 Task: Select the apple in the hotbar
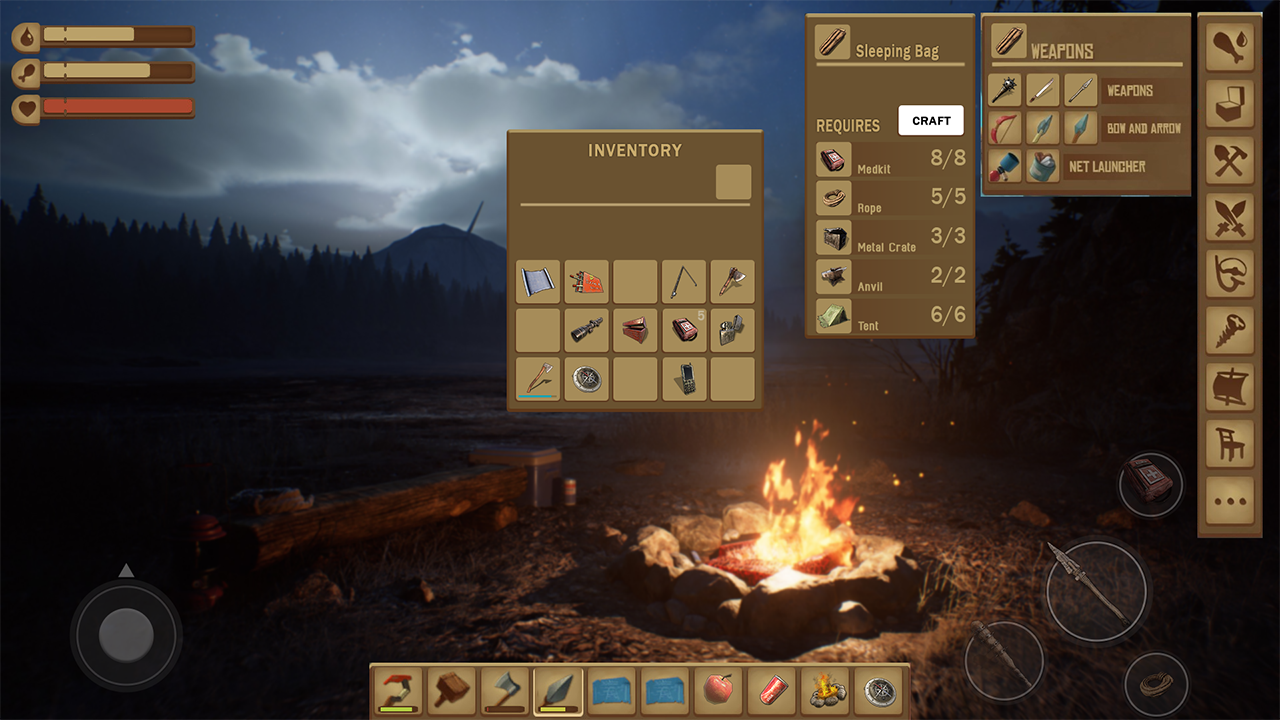tap(719, 690)
